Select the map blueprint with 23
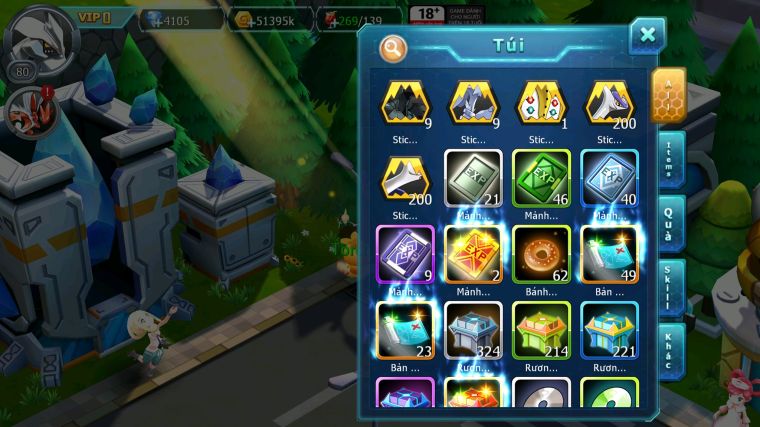Screen dimensions: 760x427 point(405,329)
